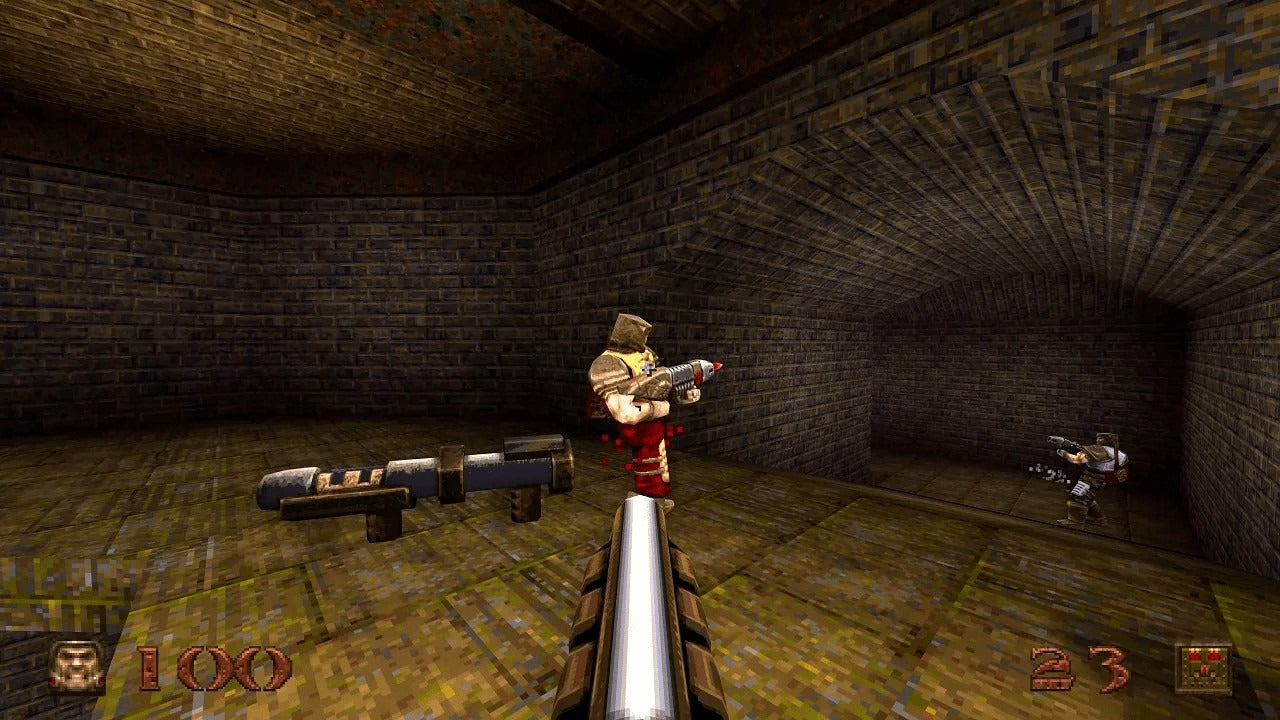The height and width of the screenshot is (720, 1280).
Task: Select the fallen weapon pickup on the floor
Action: click(x=410, y=475)
